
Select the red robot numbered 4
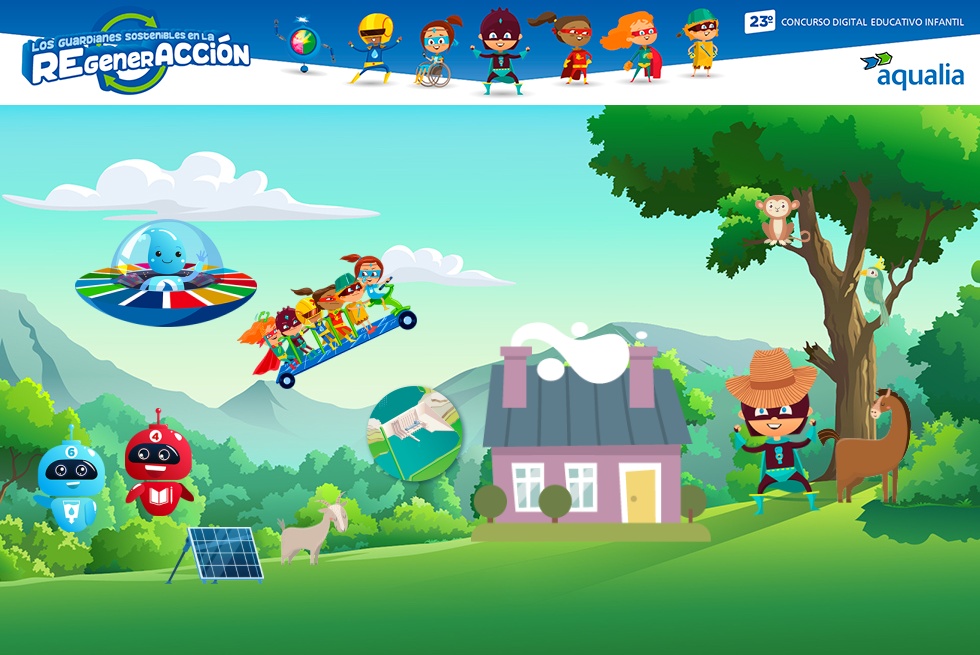pyautogui.click(x=158, y=465)
